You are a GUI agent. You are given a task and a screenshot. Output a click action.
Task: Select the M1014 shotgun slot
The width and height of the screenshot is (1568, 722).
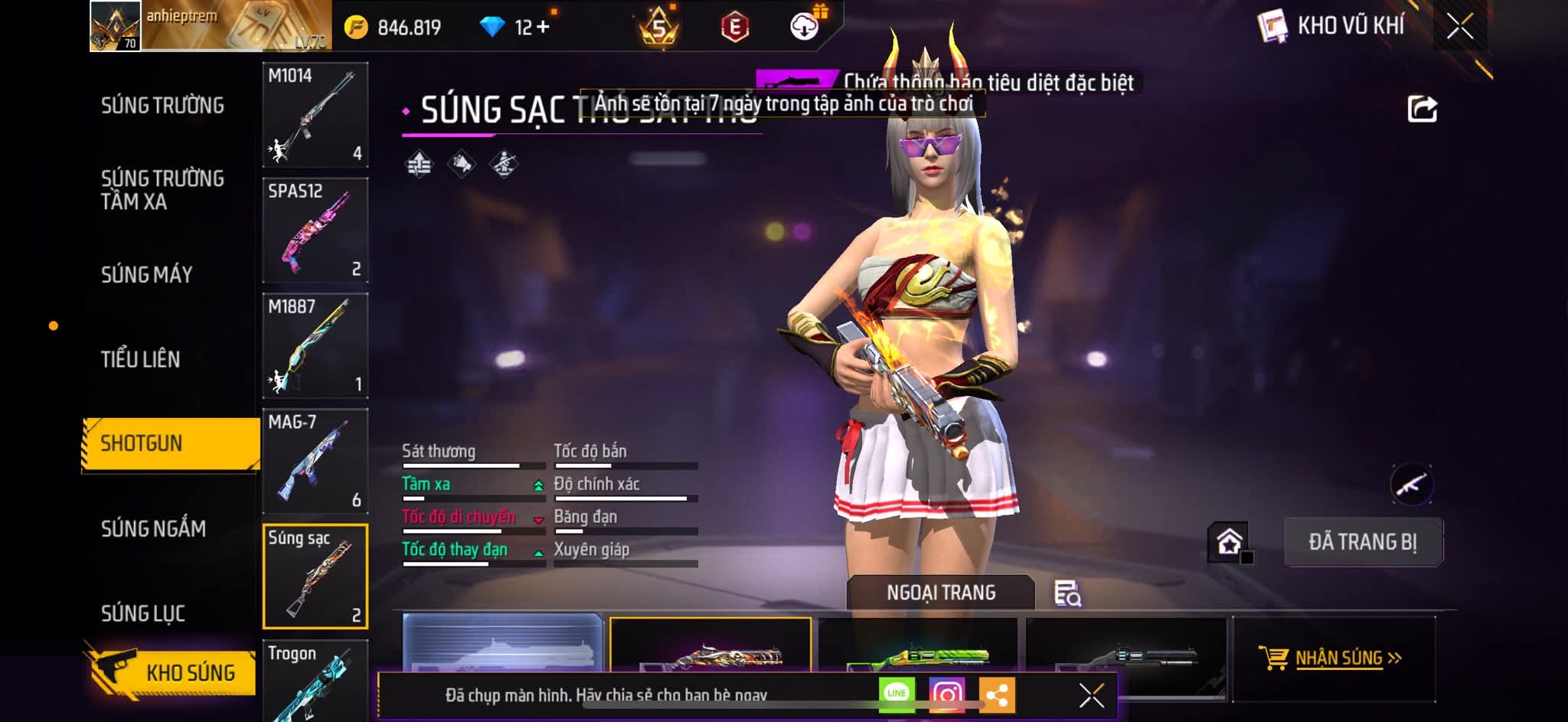[315, 115]
